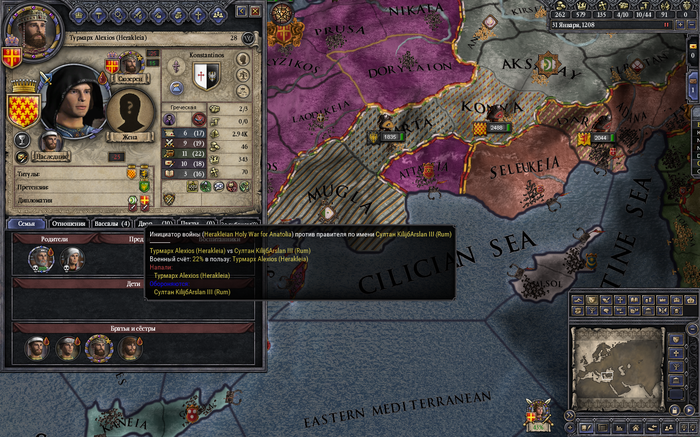
Task: Open the holy war status shield showing 43%
Action: pyautogui.click(x=539, y=416)
